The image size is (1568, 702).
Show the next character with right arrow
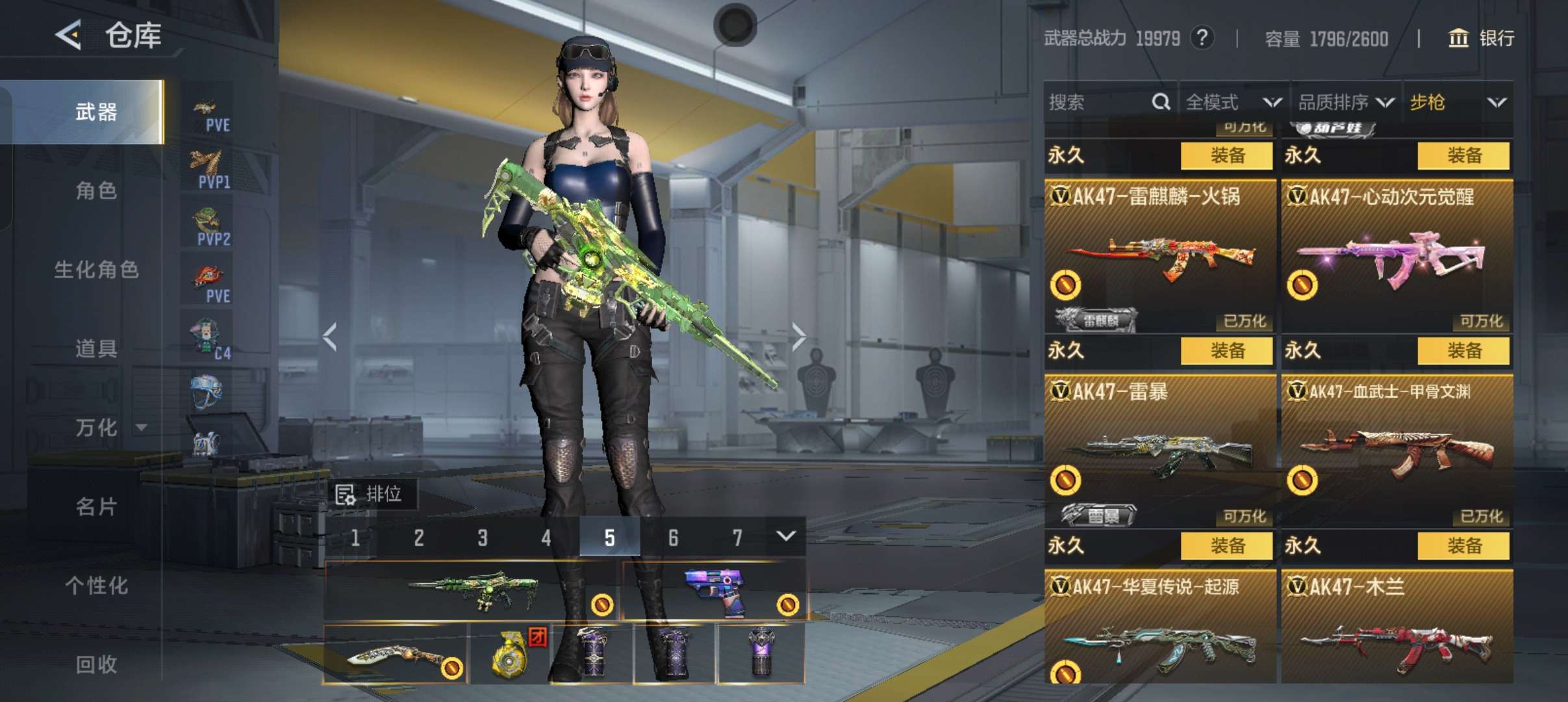pos(798,337)
